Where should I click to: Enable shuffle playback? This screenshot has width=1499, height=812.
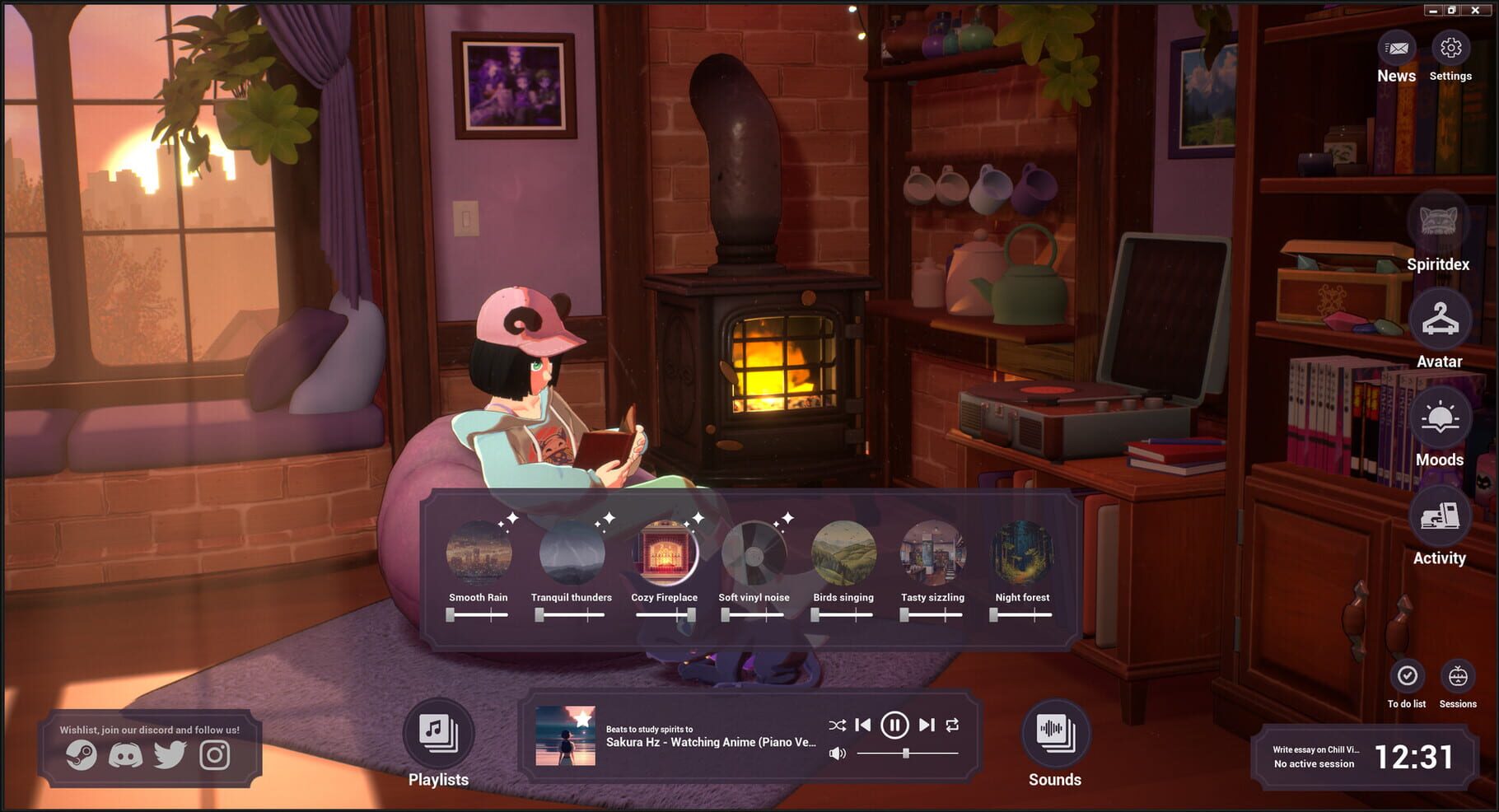click(x=838, y=726)
